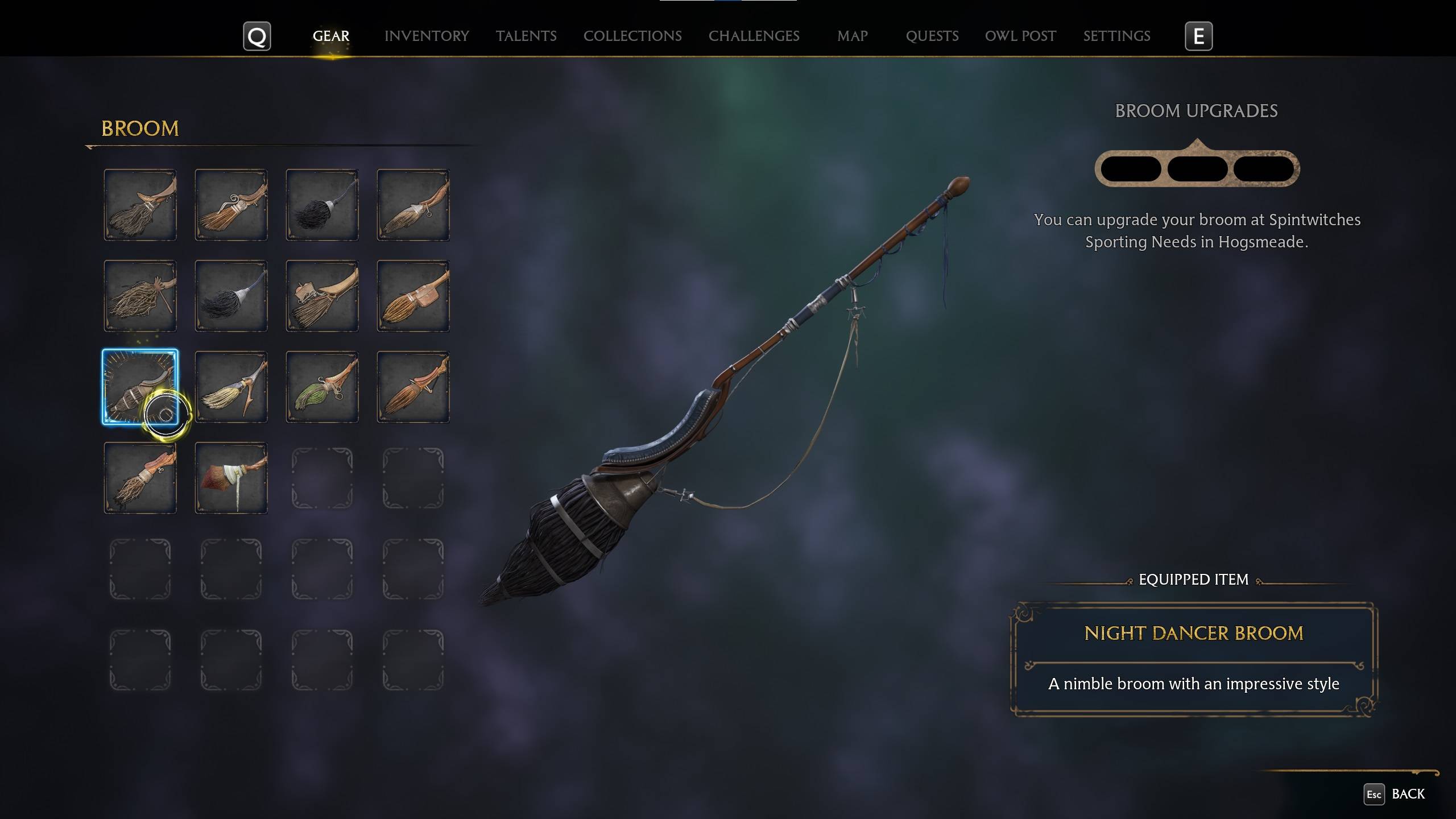Click the Q previous-category shortcut icon
The image size is (1456, 819).
(257, 36)
